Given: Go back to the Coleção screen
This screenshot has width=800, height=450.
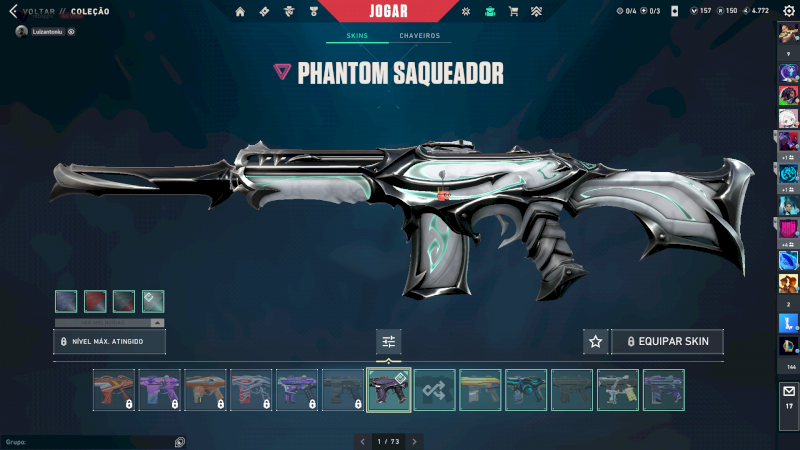Looking at the screenshot, I should click(32, 12).
